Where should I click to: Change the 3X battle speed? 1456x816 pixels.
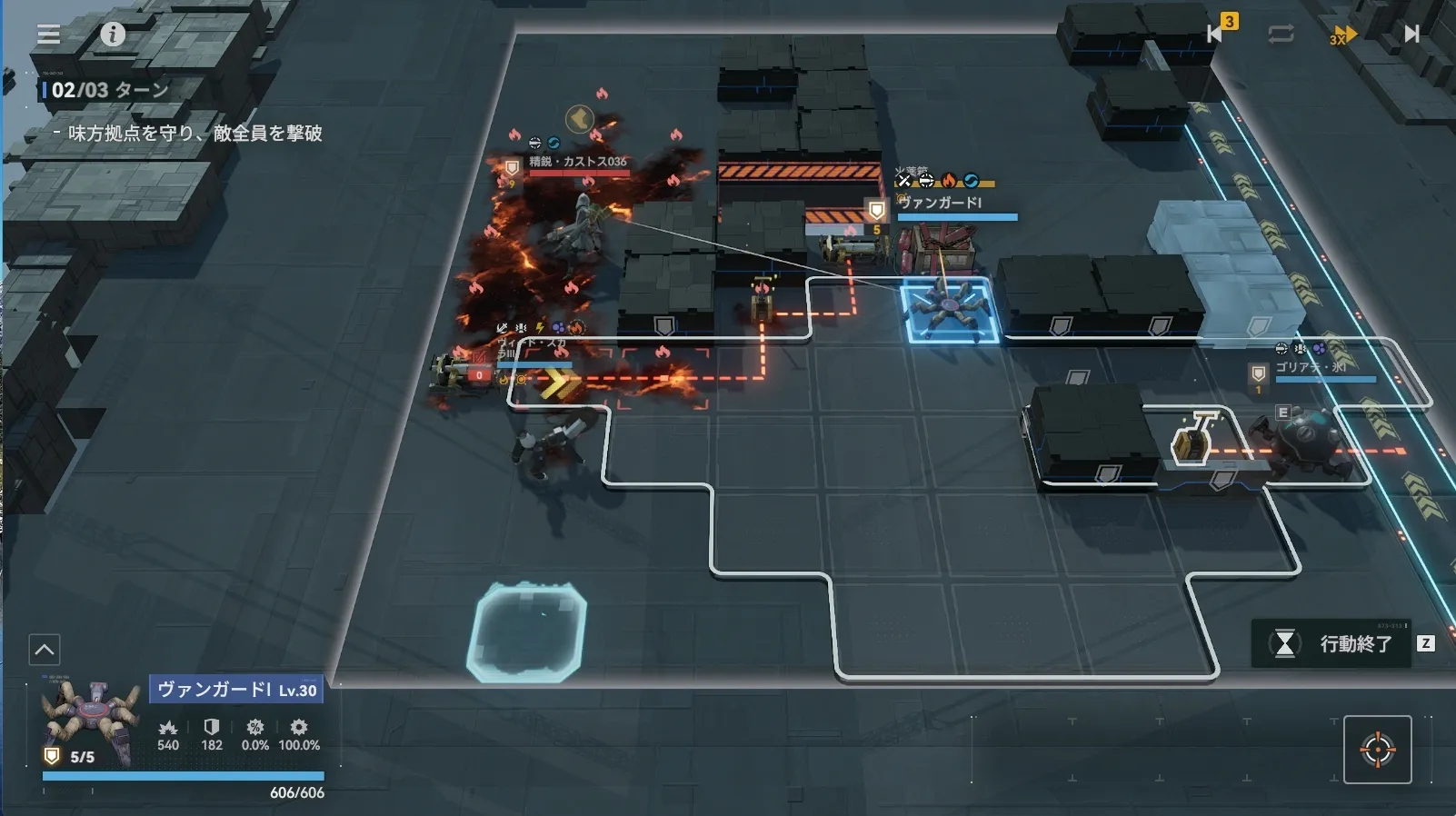(1342, 35)
